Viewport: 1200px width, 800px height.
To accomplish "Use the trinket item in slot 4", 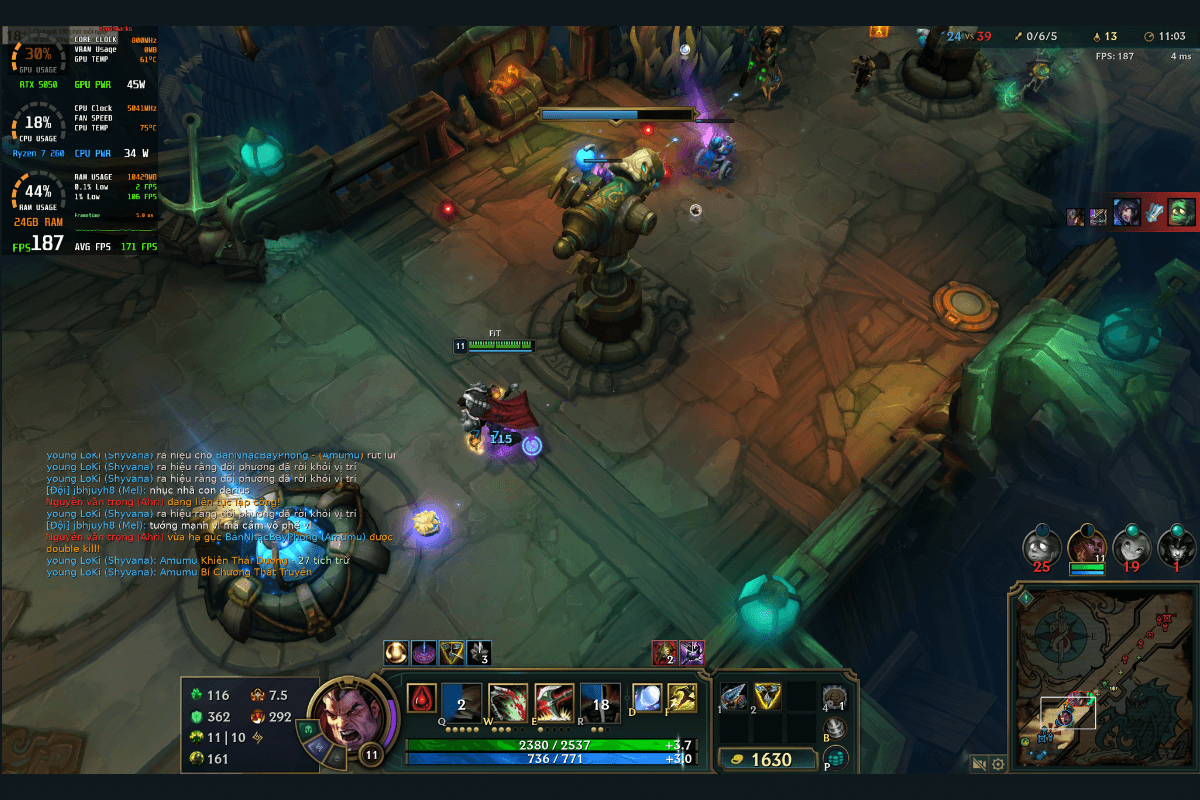I will pos(834,697).
